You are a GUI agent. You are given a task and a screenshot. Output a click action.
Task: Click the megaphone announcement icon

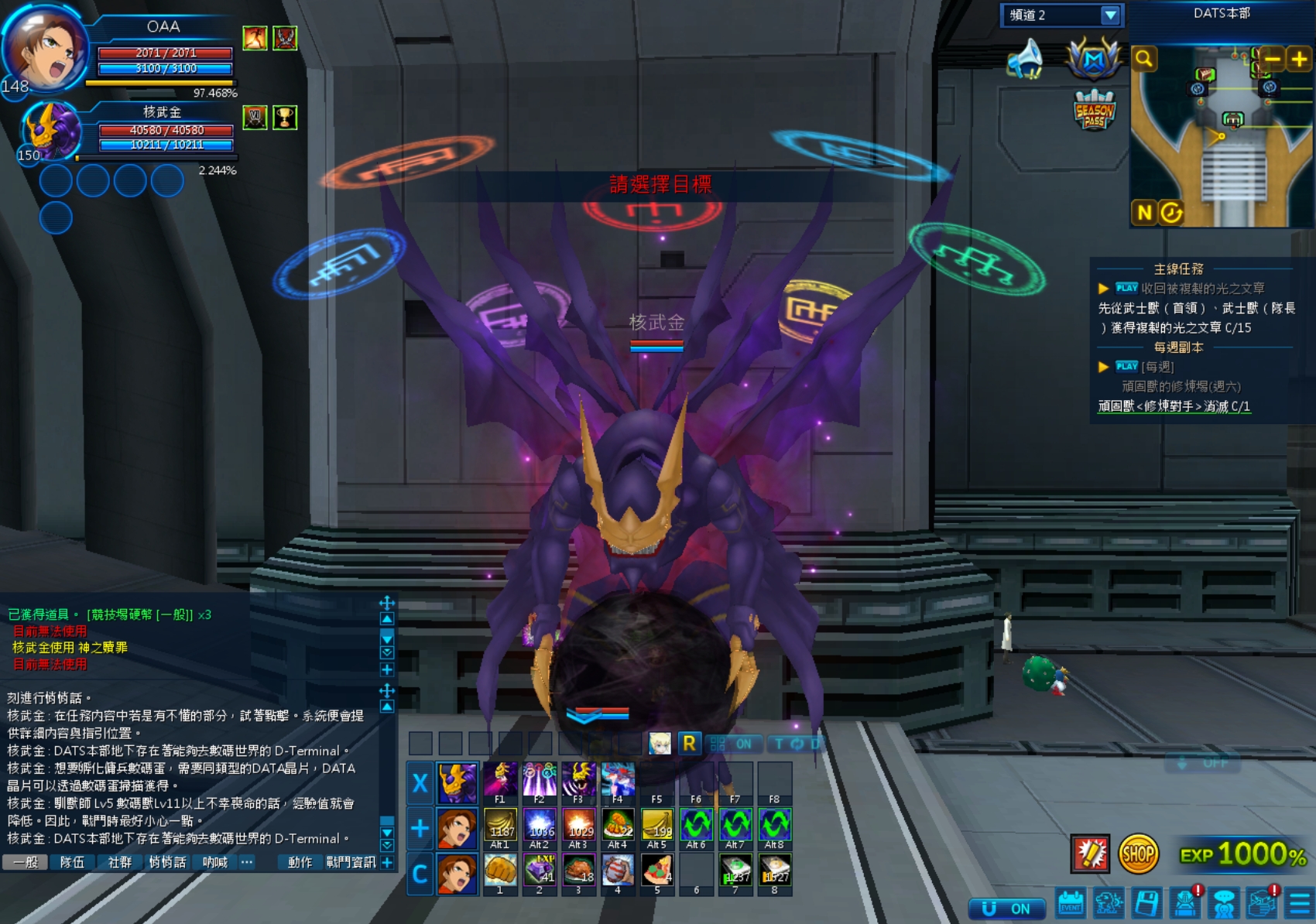1026,59
